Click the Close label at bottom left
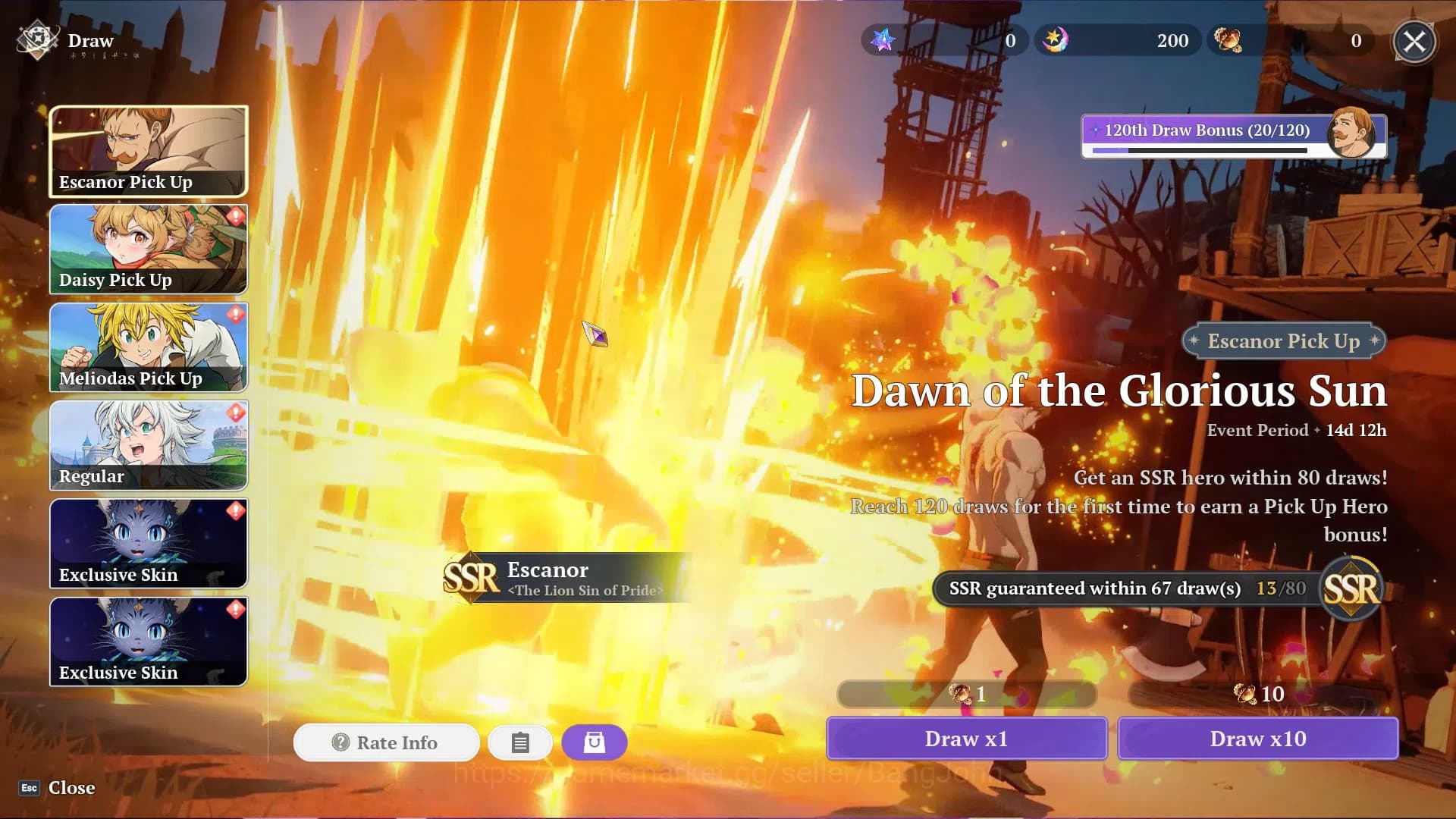 coord(71,788)
